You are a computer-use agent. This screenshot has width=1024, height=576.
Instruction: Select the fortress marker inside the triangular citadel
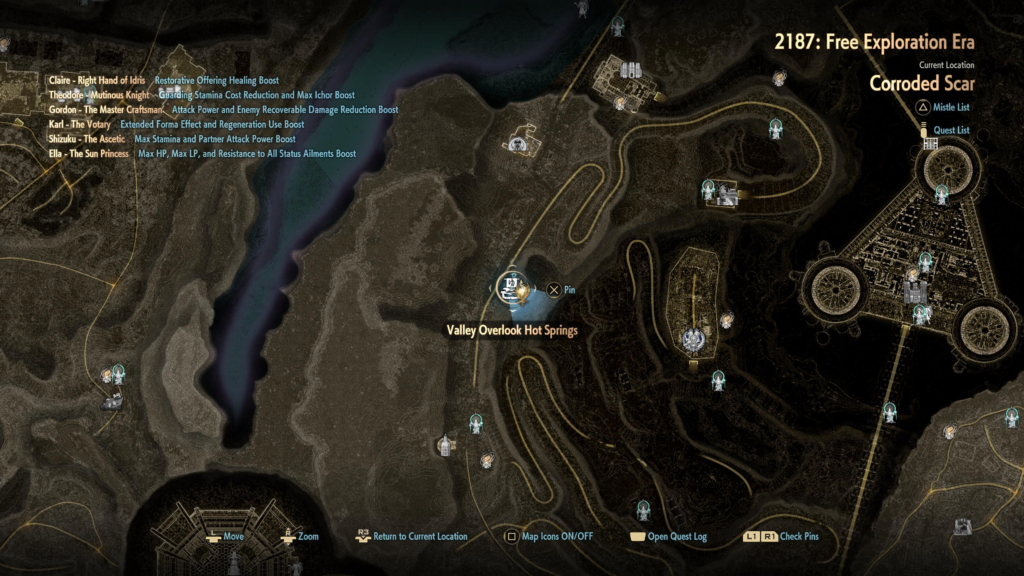(915, 291)
